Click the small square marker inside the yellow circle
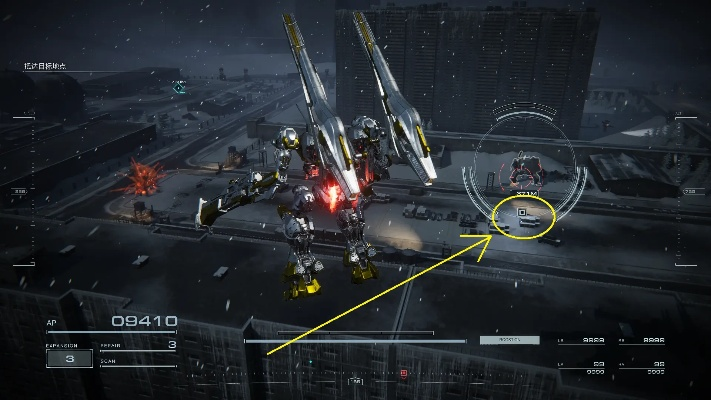Screen dimensions: 711x400 [x=521, y=212]
